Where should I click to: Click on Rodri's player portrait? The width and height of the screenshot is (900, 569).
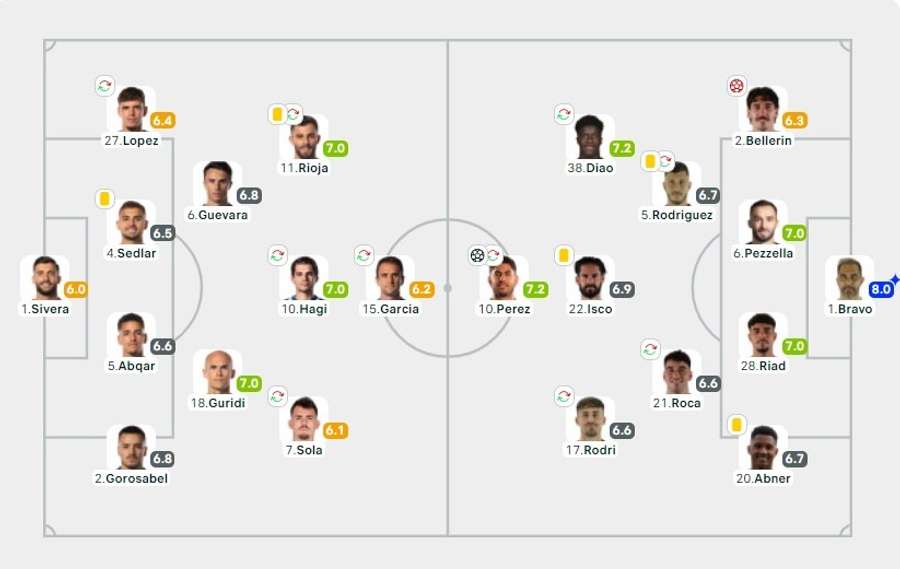tap(590, 420)
